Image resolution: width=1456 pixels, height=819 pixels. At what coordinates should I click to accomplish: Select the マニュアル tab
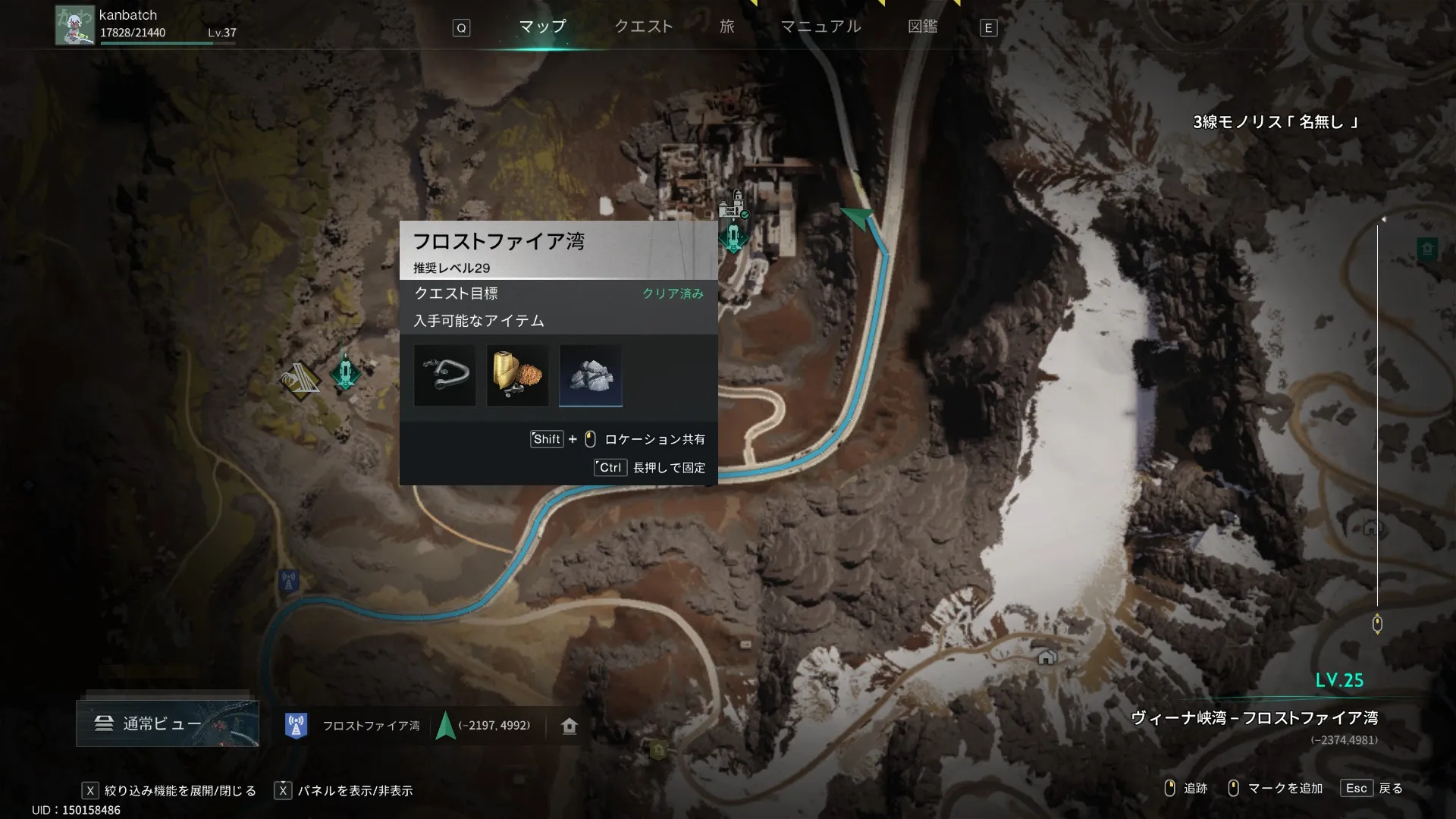pyautogui.click(x=821, y=27)
